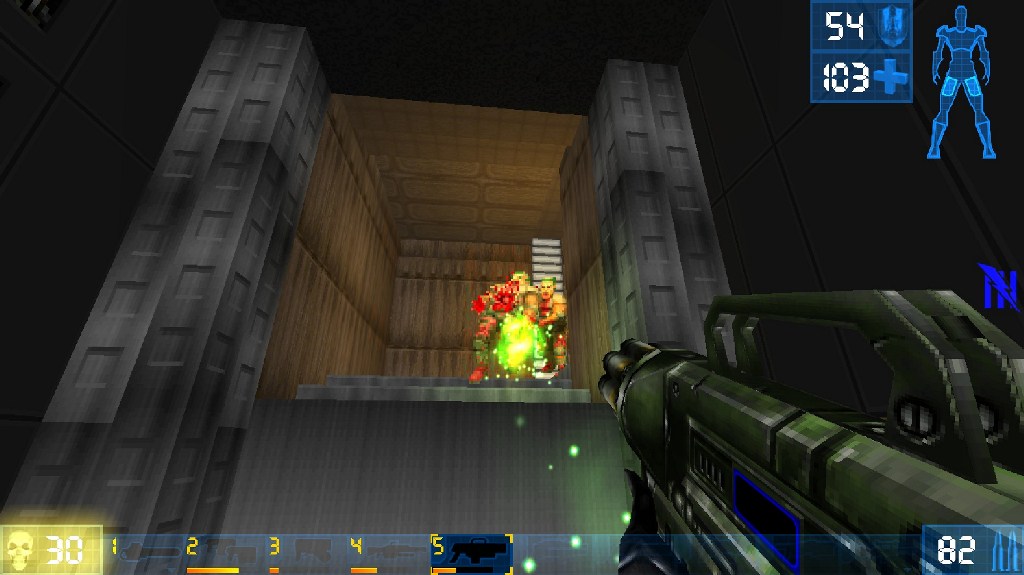
Task: Click the blue body status figure
Action: point(965,82)
